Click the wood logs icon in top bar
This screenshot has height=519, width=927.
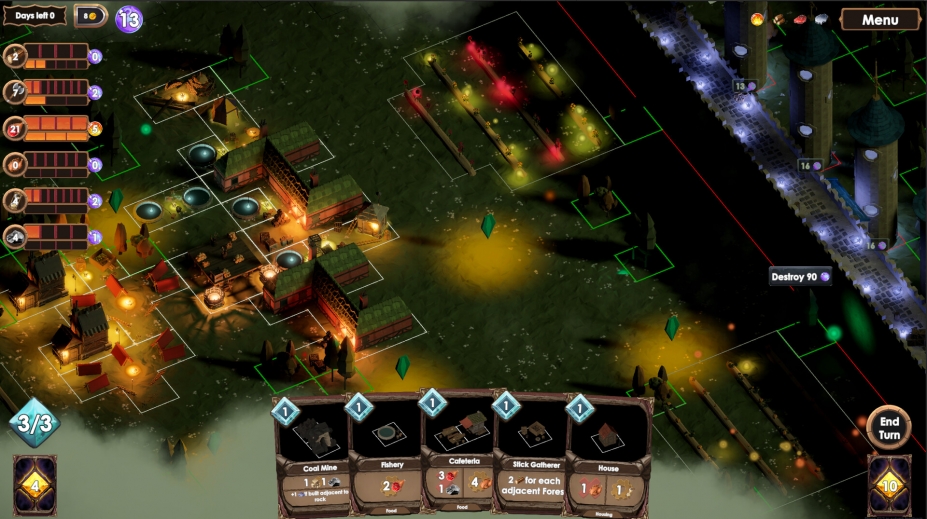779,19
